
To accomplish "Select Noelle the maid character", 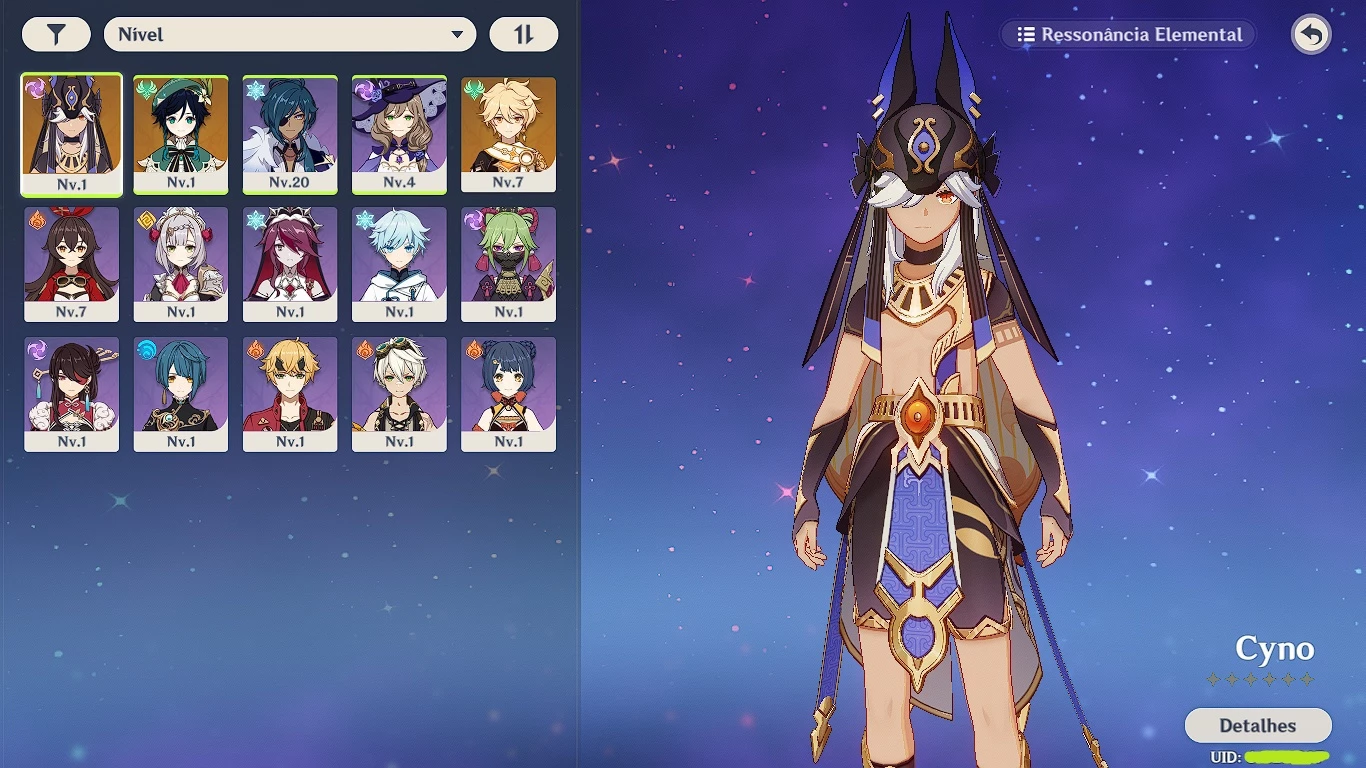I will [181, 264].
